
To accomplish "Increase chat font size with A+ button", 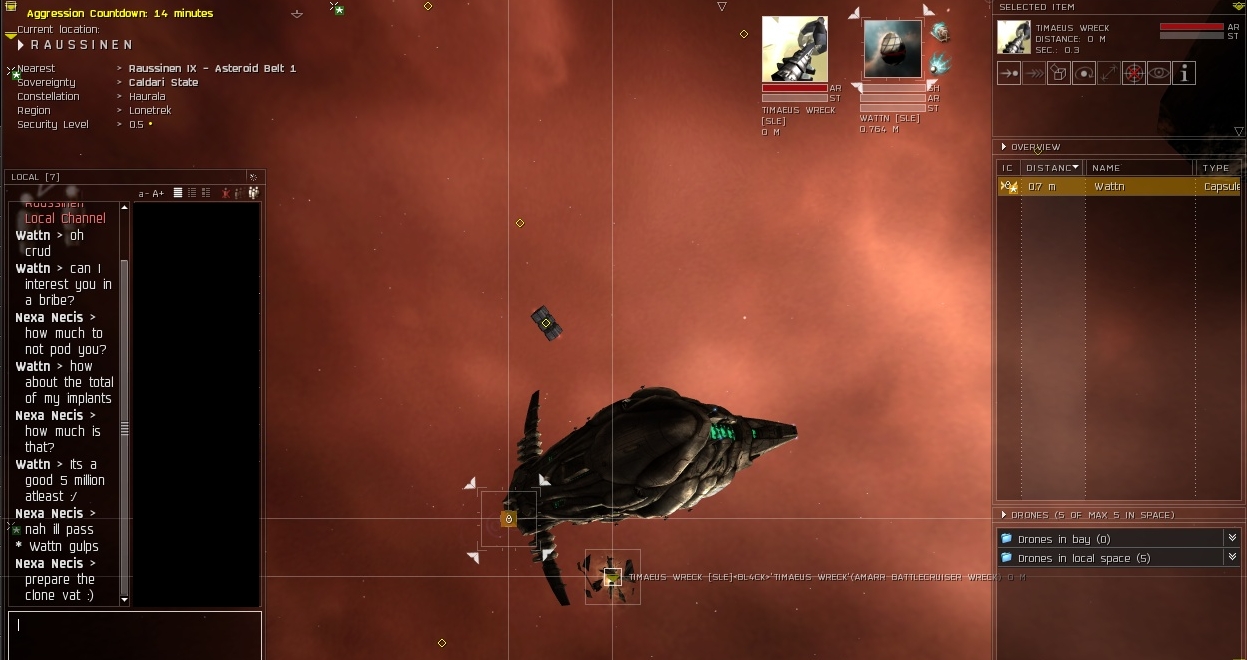I will (158, 193).
